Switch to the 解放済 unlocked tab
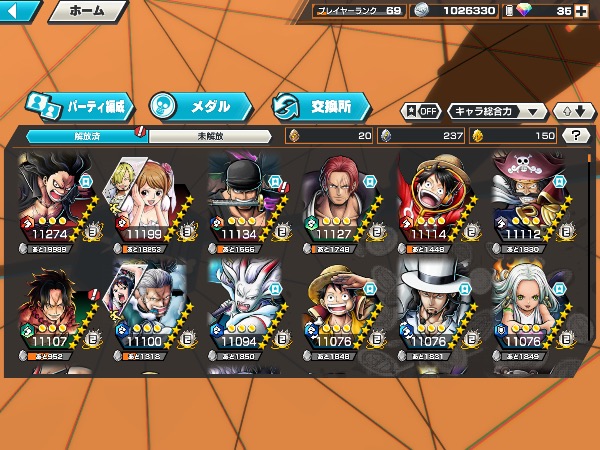Screen dimensions: 600x450 [x=86, y=136]
